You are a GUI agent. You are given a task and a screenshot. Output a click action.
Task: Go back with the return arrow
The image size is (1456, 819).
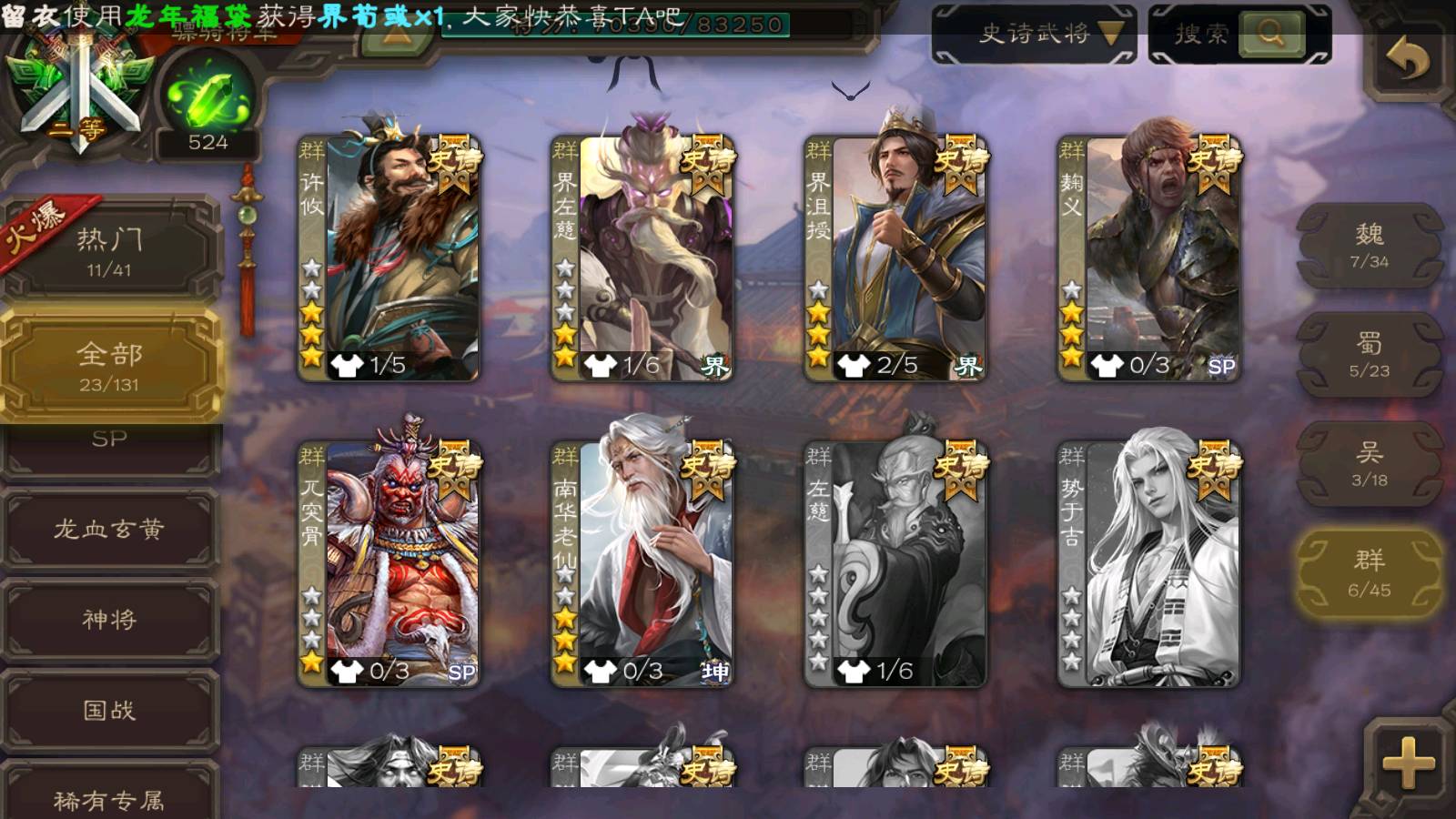pos(1407,62)
